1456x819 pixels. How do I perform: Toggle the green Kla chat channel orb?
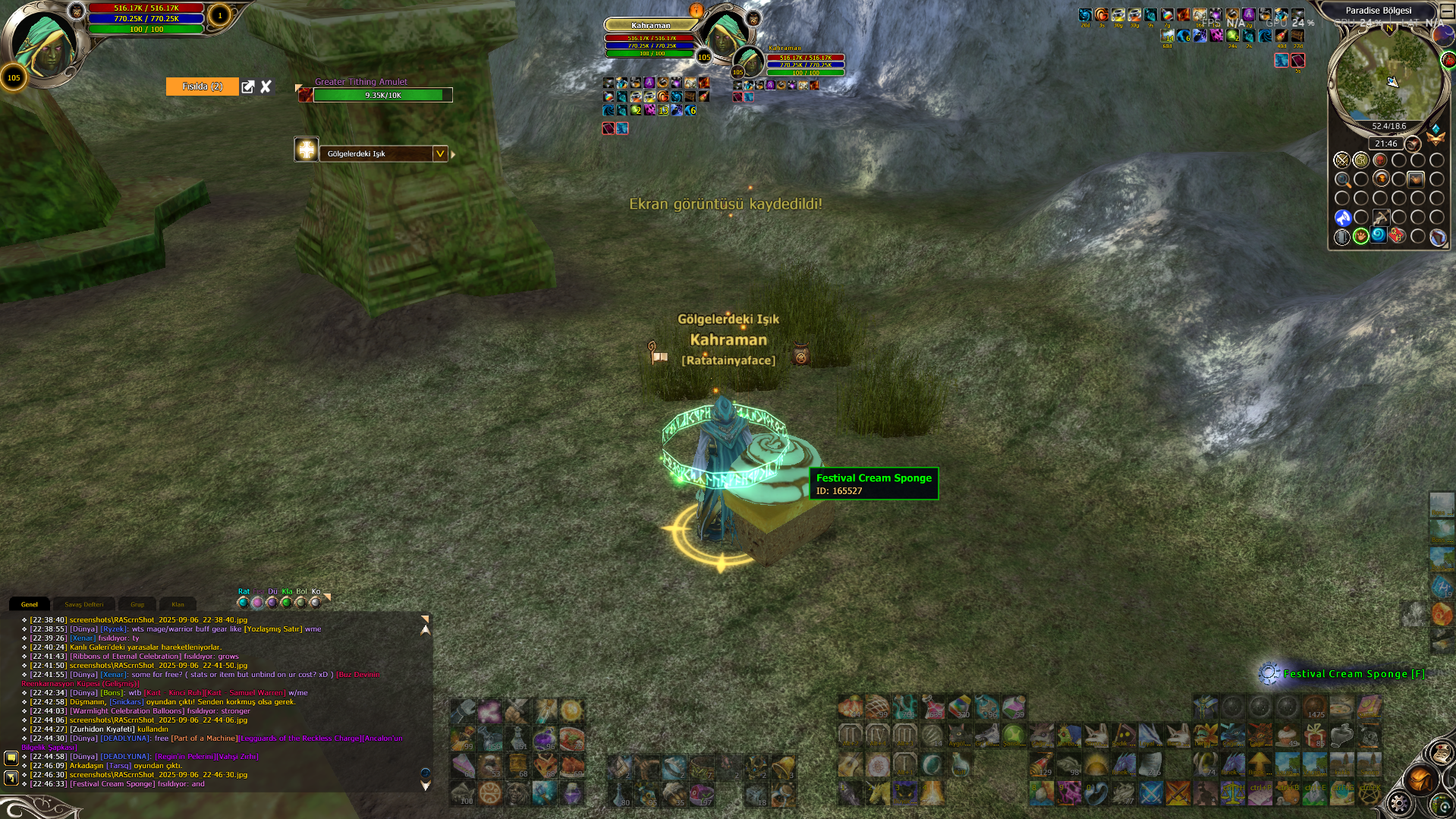click(x=286, y=603)
